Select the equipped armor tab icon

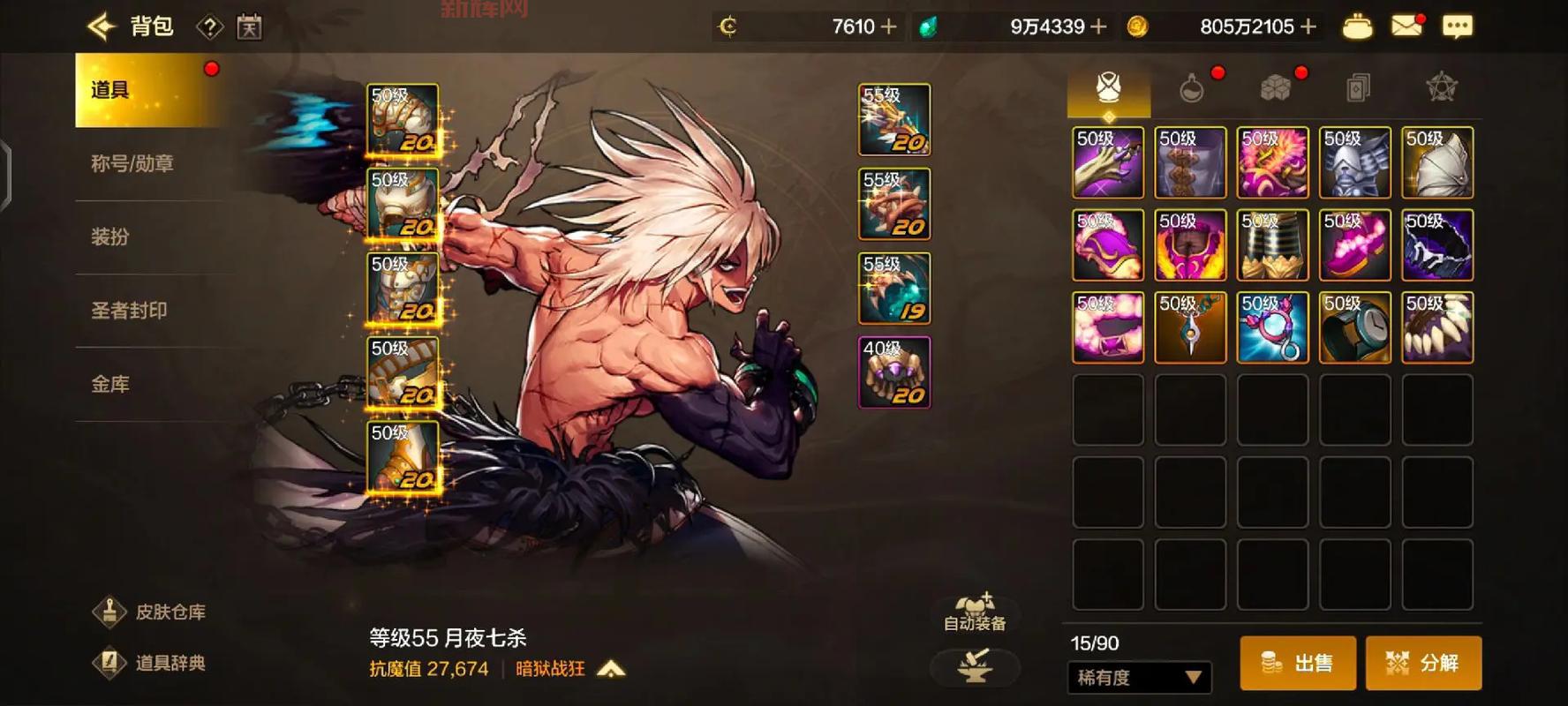coord(1110,88)
